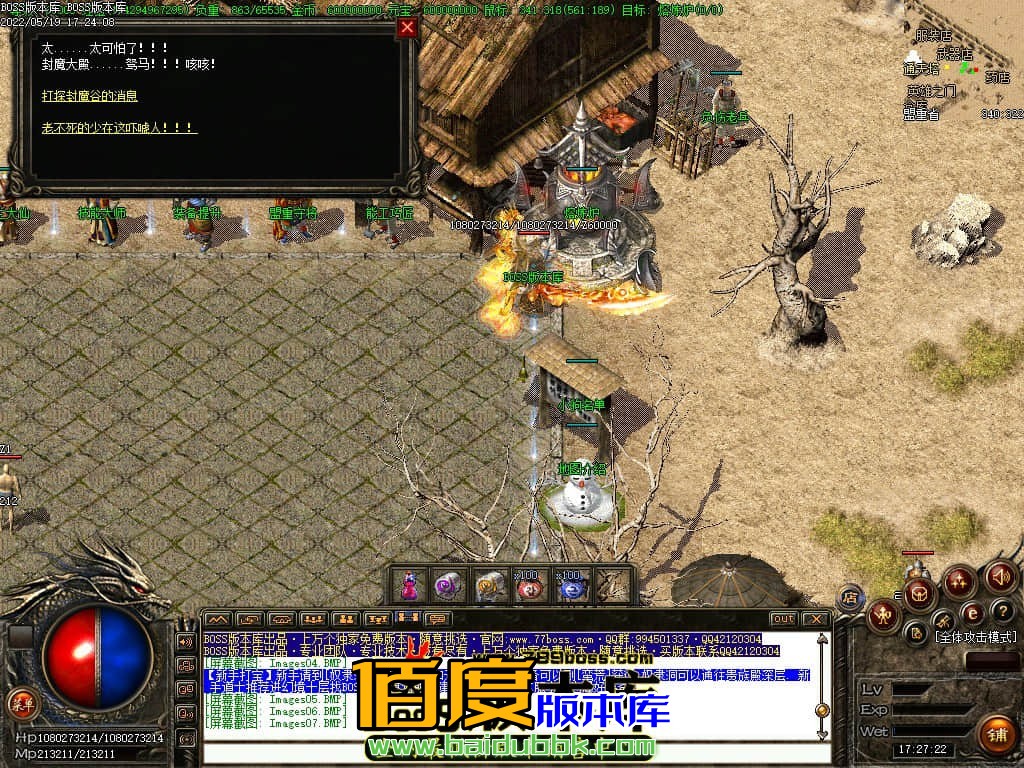The image size is (1024, 768).
Task: Select the purple spiral scroll hotbar slot
Action: coord(447,586)
